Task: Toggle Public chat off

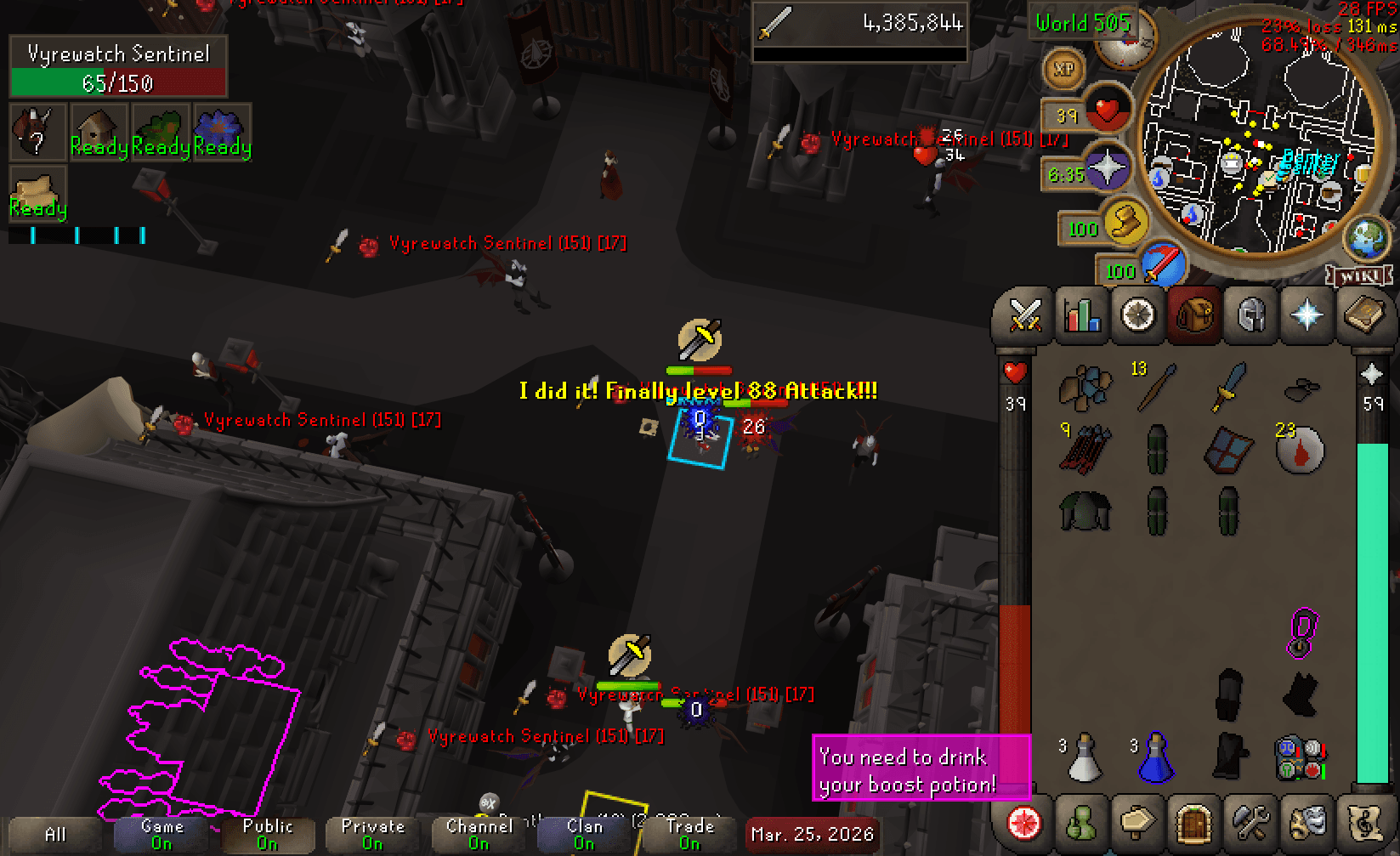Action: click(x=267, y=833)
